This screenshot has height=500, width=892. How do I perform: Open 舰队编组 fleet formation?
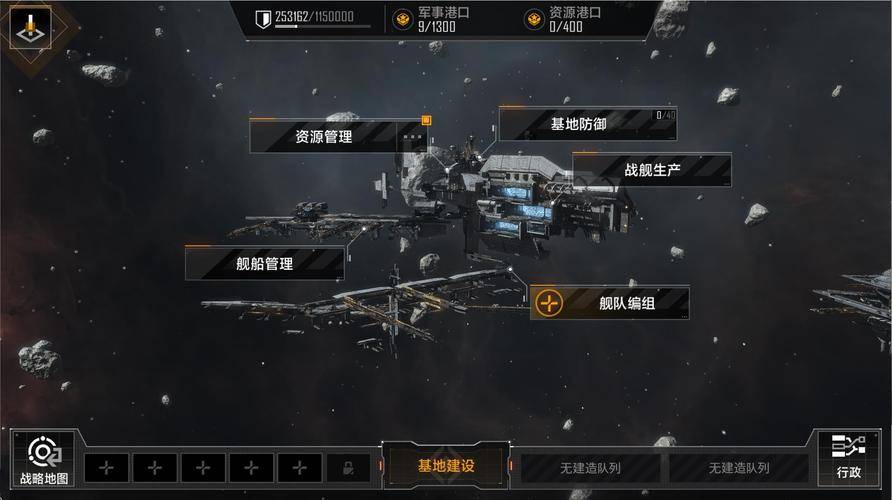[x=610, y=303]
